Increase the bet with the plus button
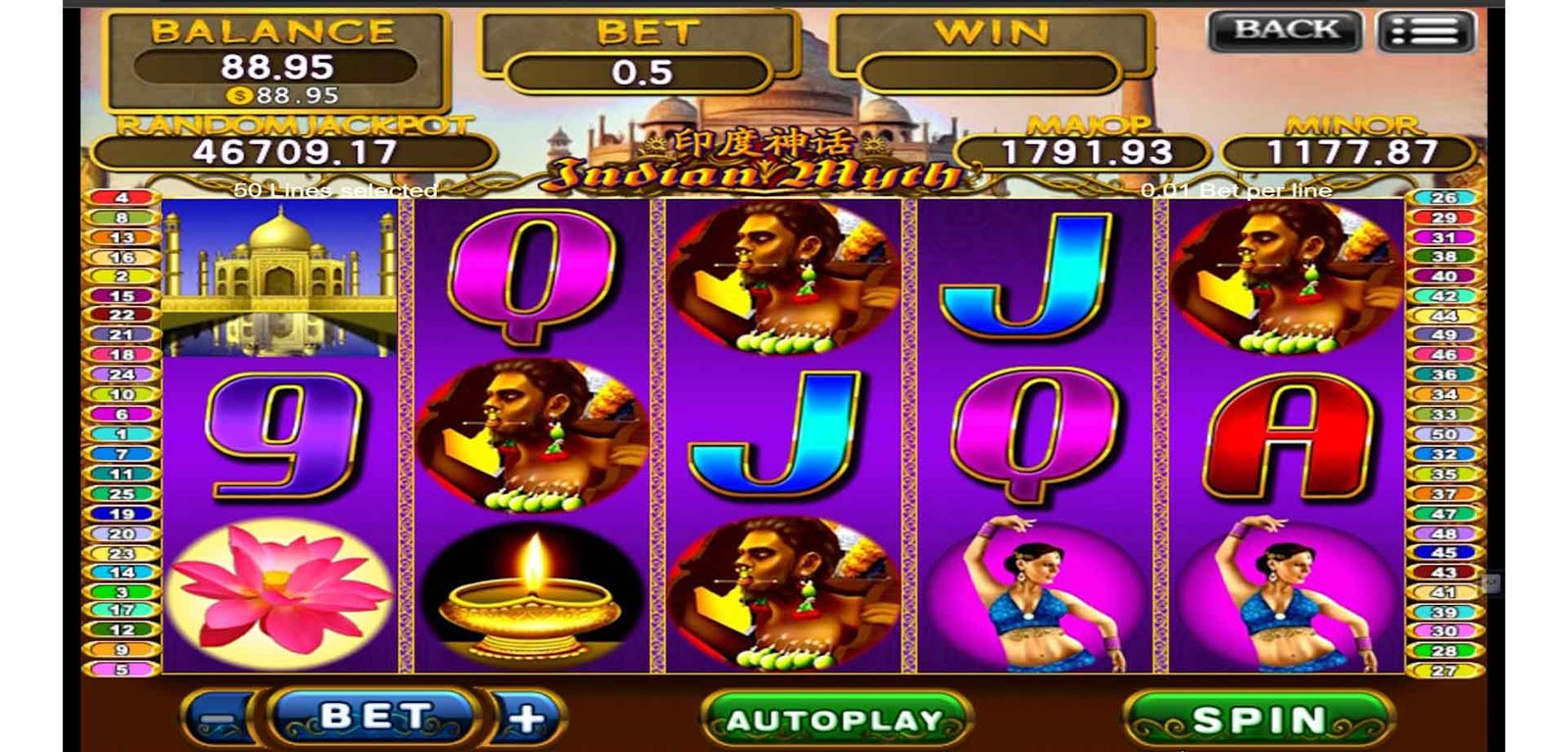The image size is (1568, 752). (526, 720)
